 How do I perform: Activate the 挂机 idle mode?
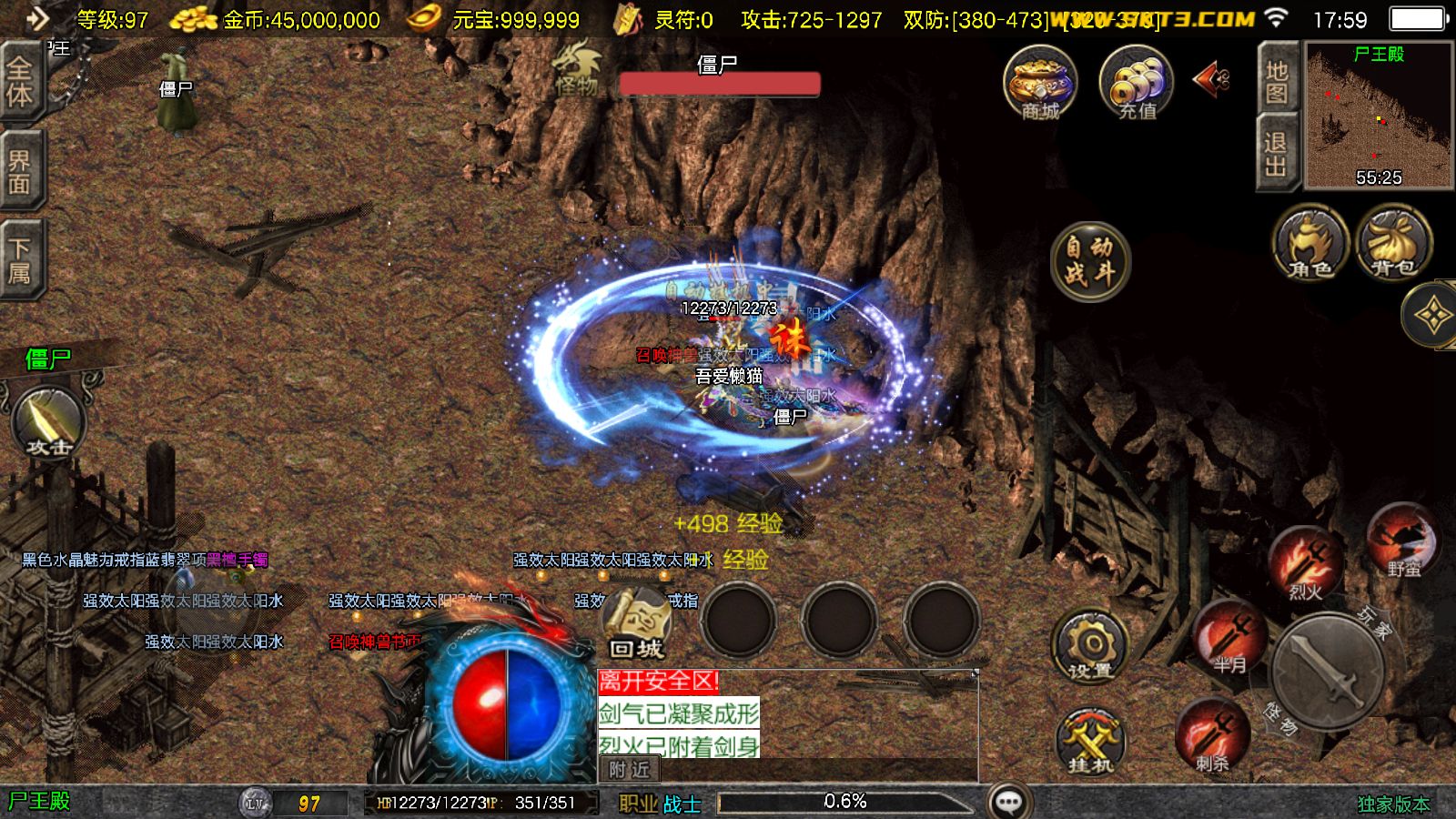point(1090,741)
